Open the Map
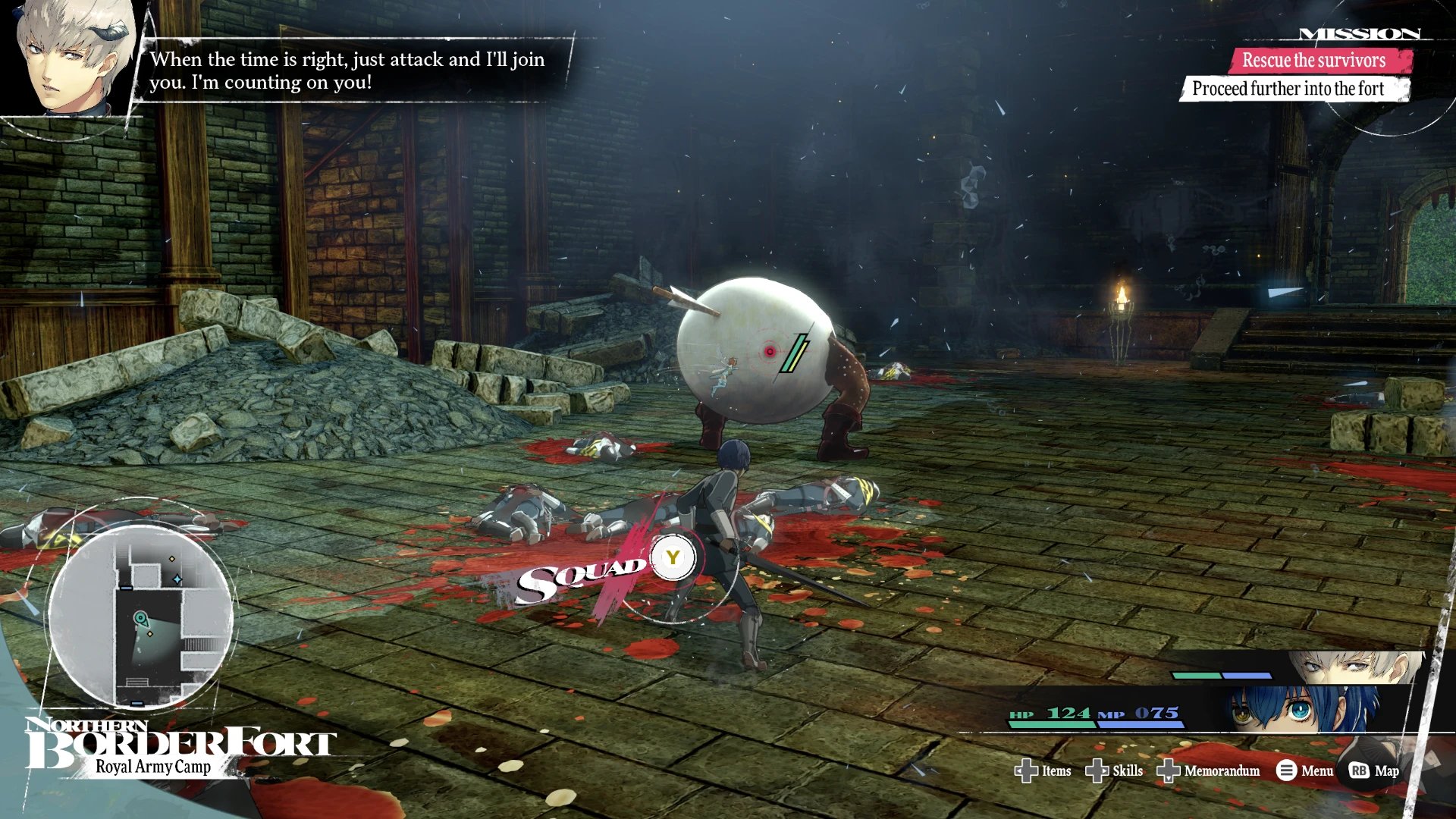The image size is (1456, 819). (x=1375, y=770)
